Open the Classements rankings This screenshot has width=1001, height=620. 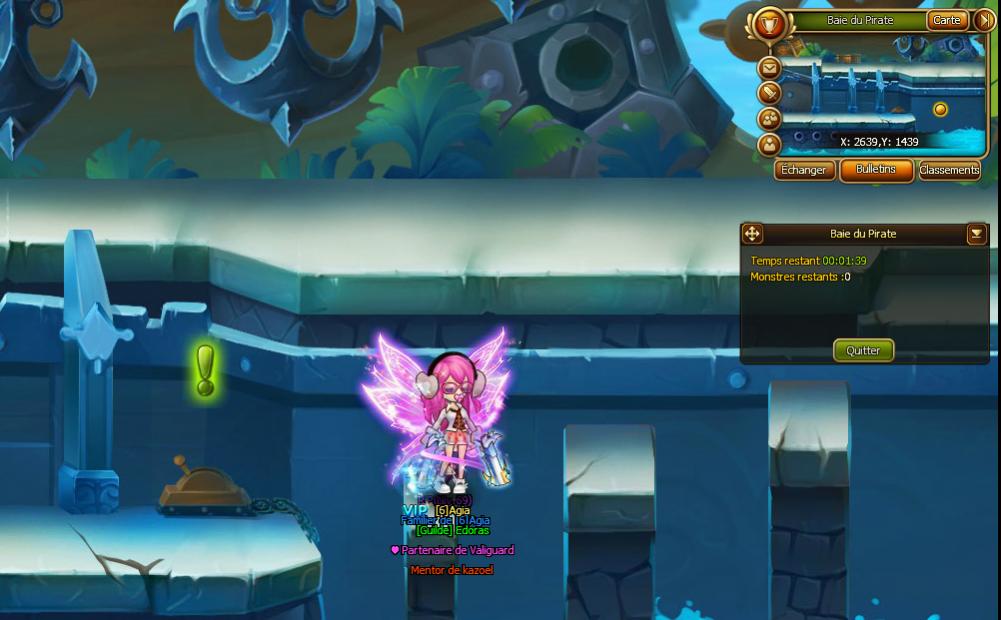coord(949,170)
